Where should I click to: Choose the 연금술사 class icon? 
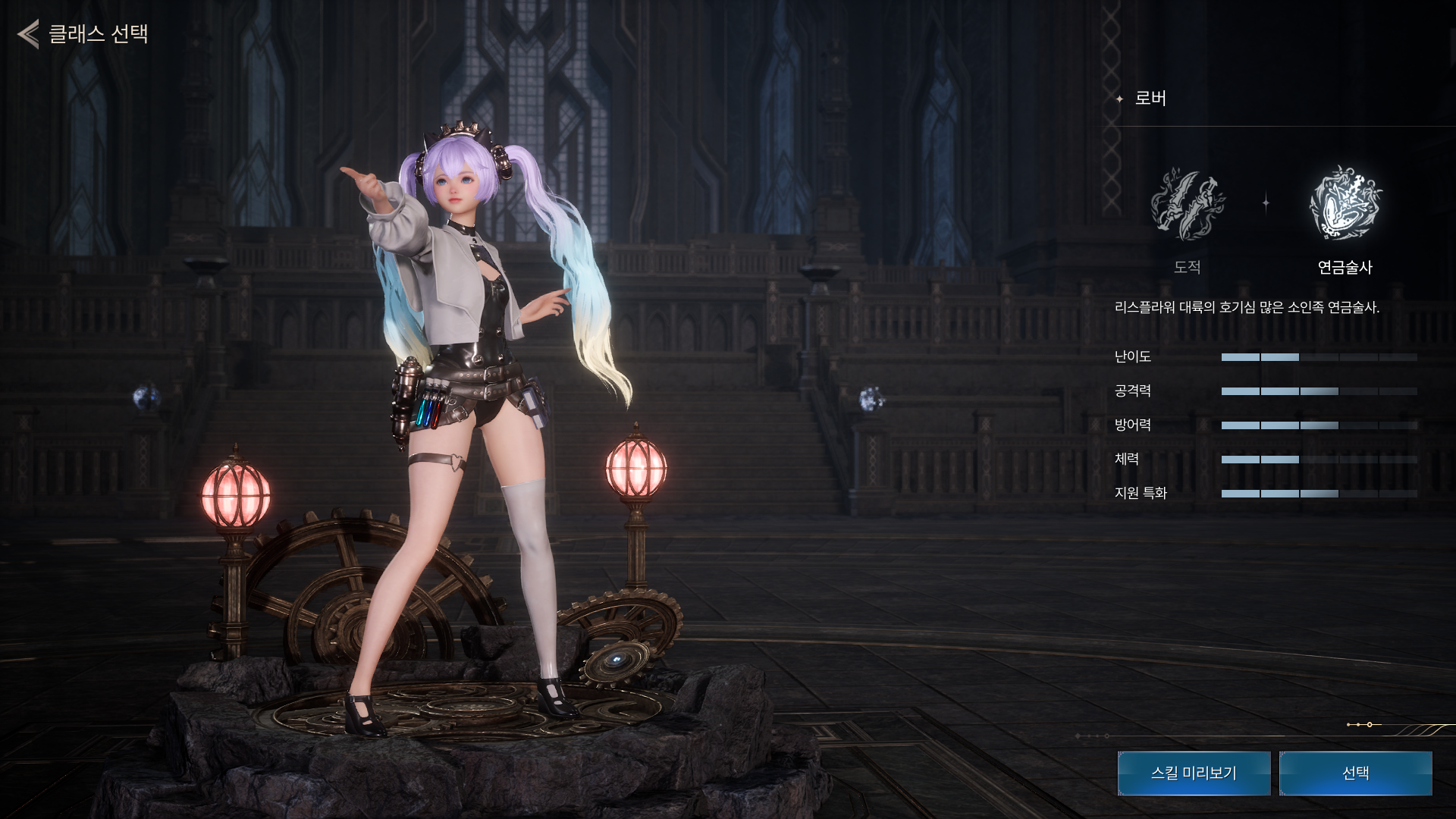click(x=1345, y=203)
